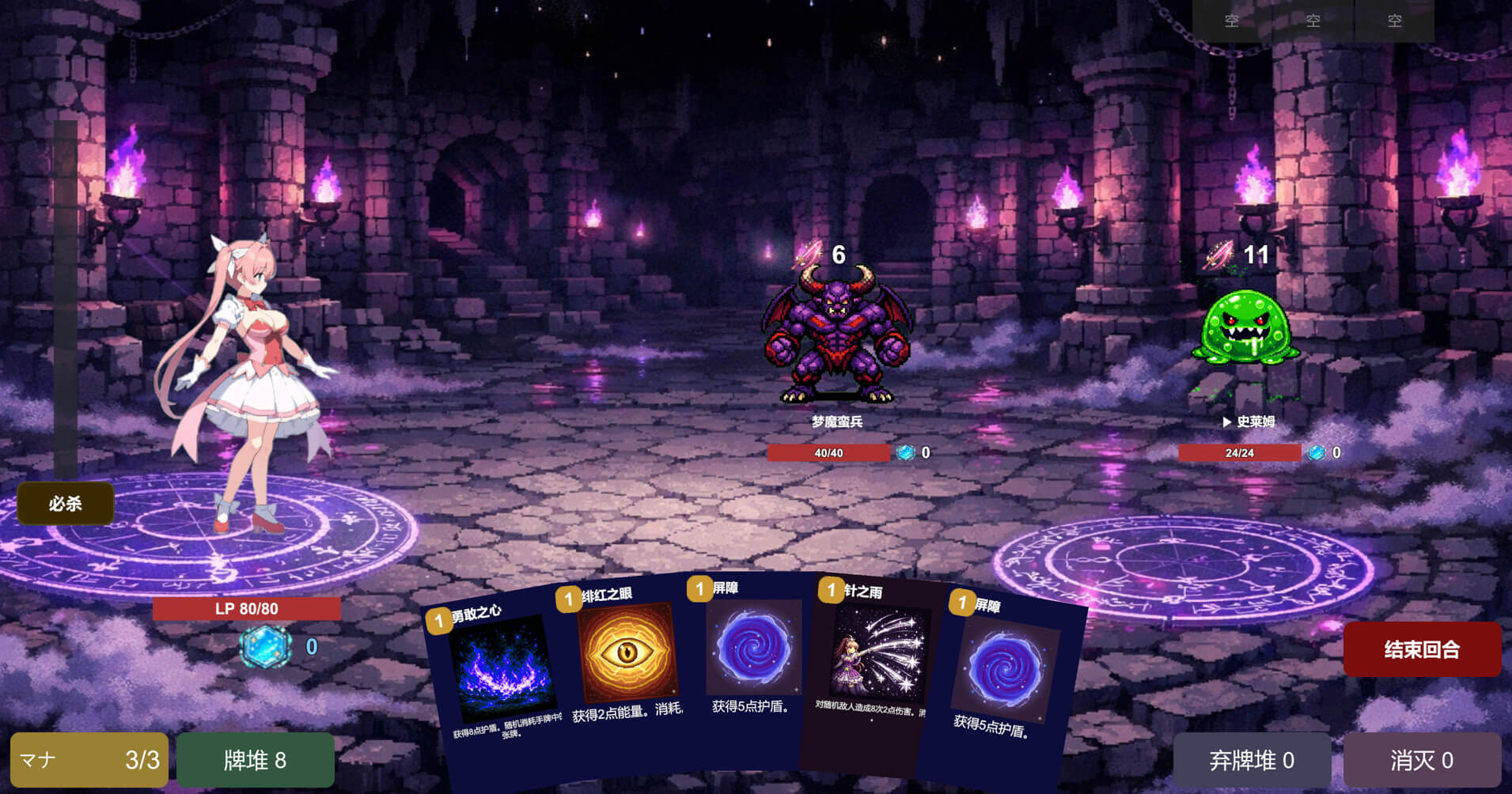Play the 绯红之眼 golden eye card
This screenshot has height=794, width=1512.
[625, 656]
